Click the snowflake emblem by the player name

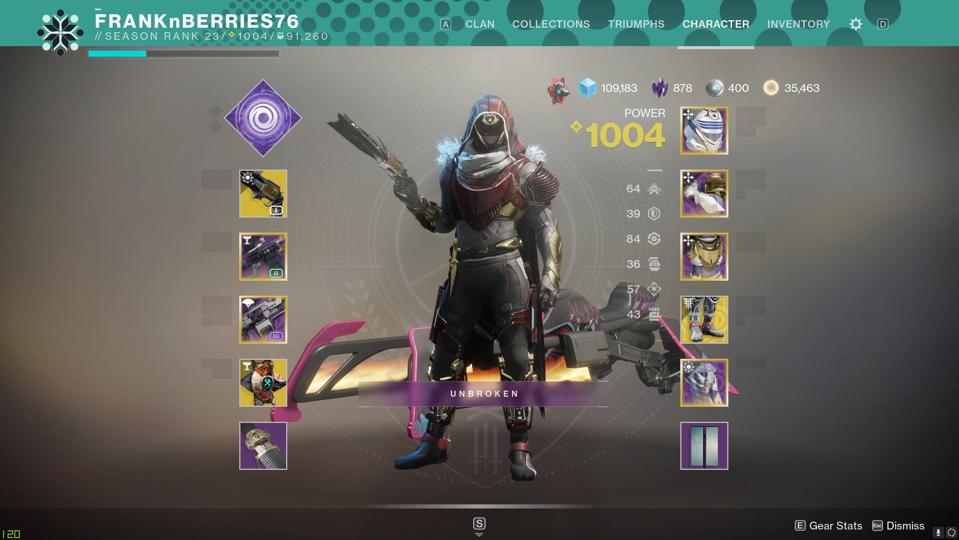60,31
